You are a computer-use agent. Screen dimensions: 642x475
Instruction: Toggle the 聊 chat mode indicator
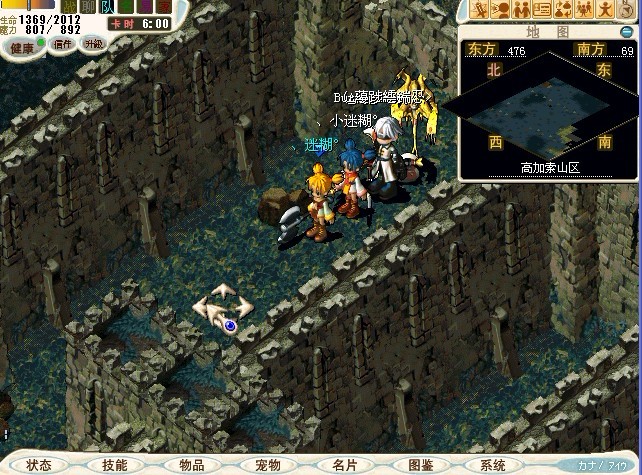point(88,8)
